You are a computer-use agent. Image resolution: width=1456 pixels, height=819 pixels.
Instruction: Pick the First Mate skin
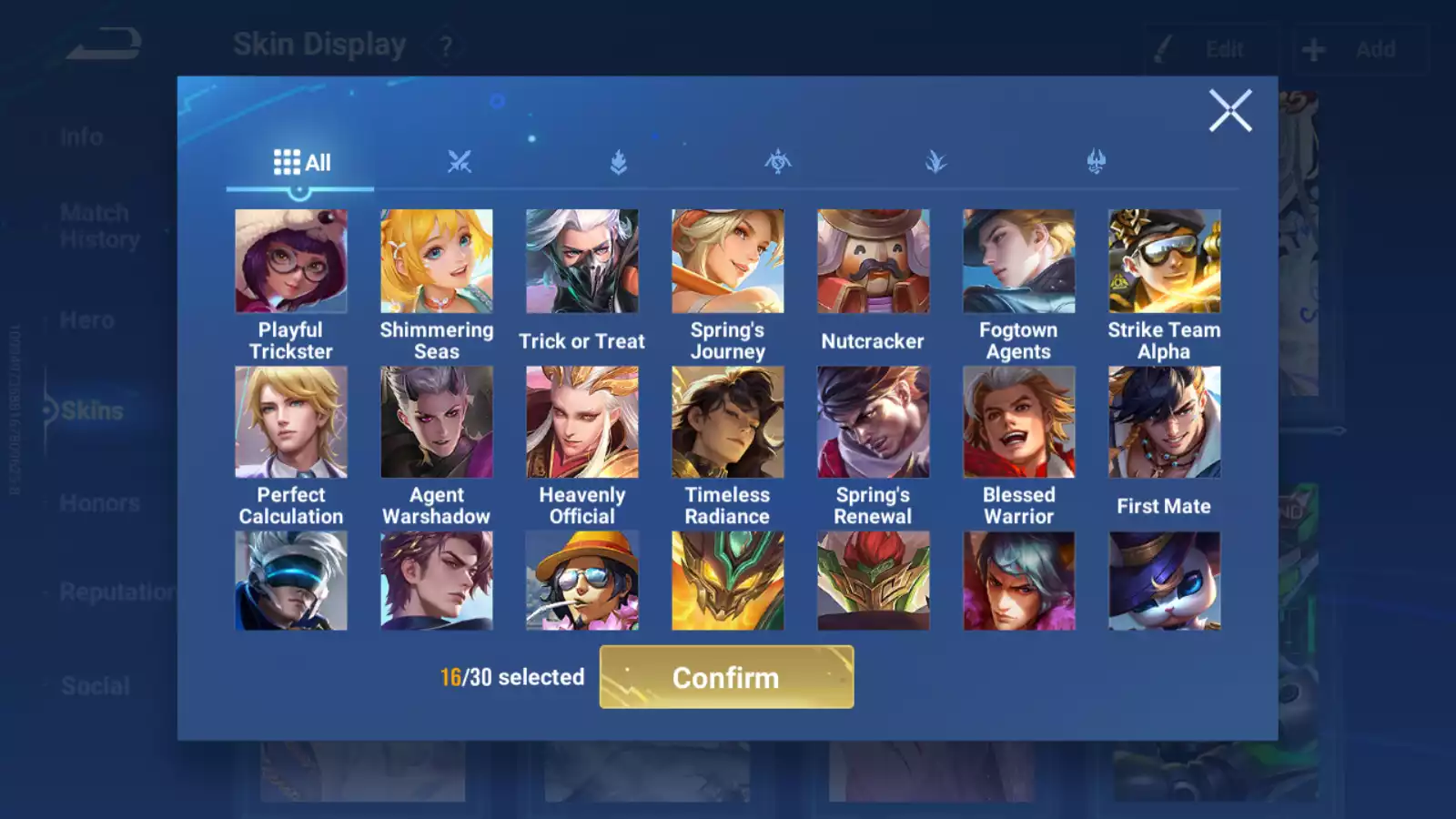click(1164, 422)
